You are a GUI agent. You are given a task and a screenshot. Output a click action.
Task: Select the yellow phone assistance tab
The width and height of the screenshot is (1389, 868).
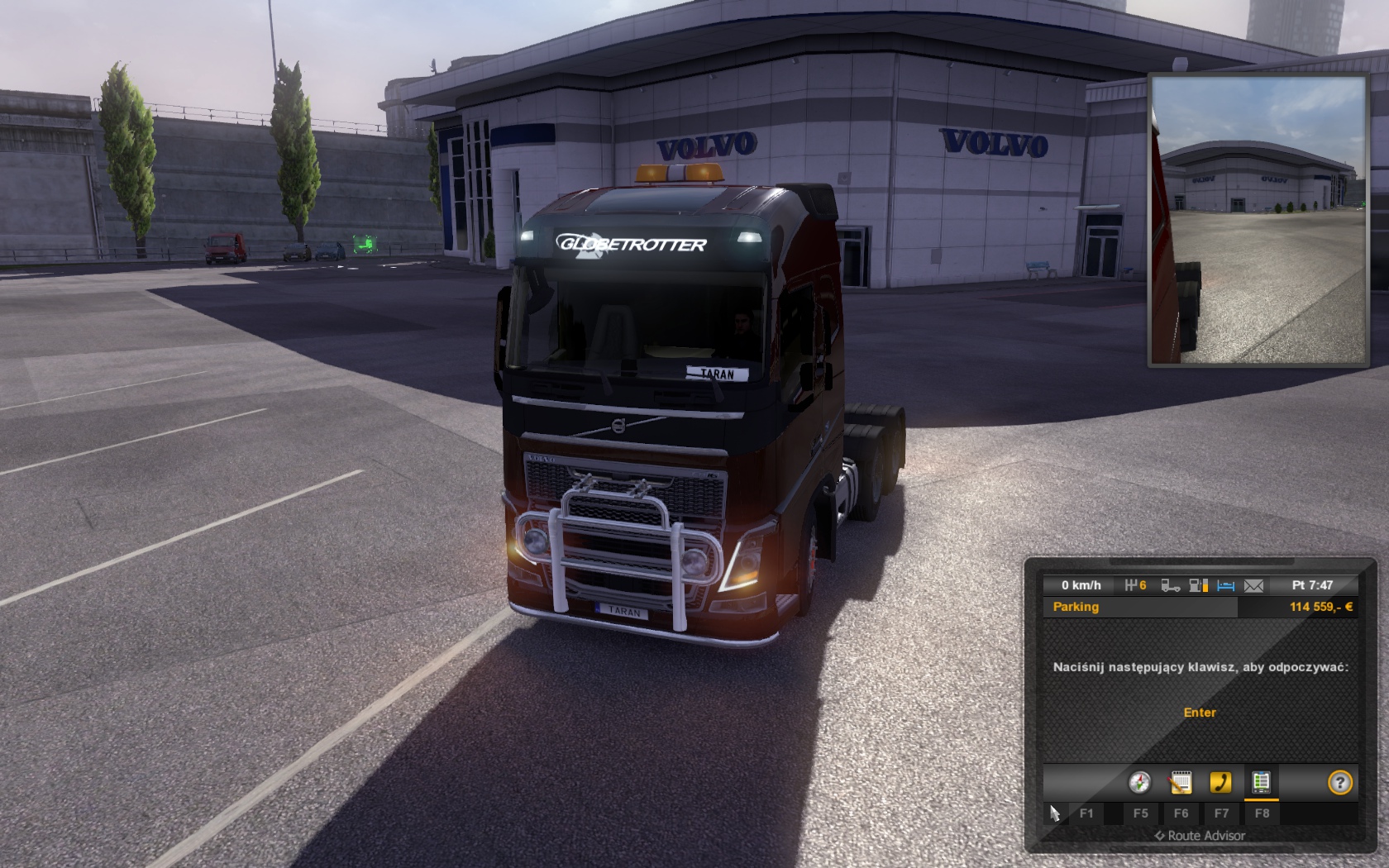pyautogui.click(x=1220, y=782)
